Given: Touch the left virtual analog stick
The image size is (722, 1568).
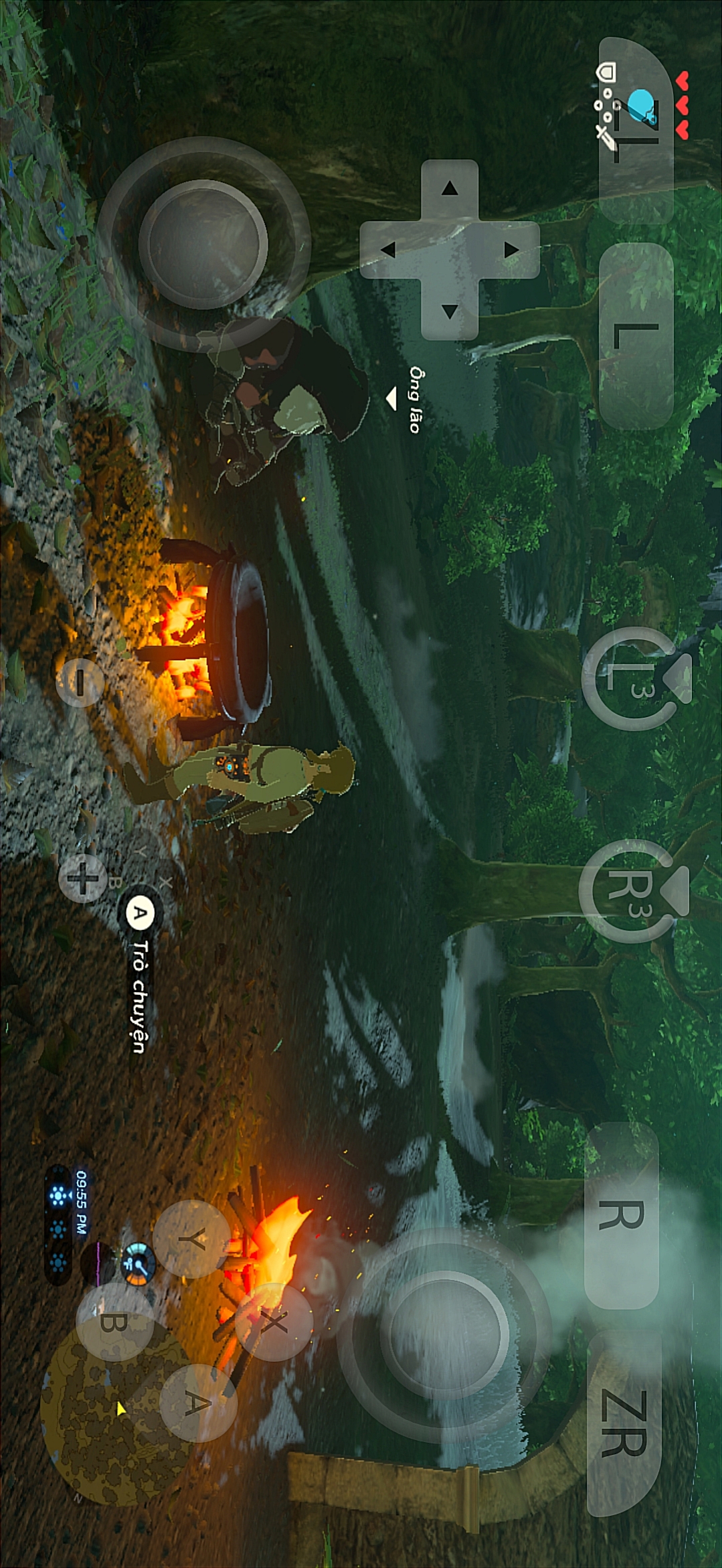Looking at the screenshot, I should (203, 244).
